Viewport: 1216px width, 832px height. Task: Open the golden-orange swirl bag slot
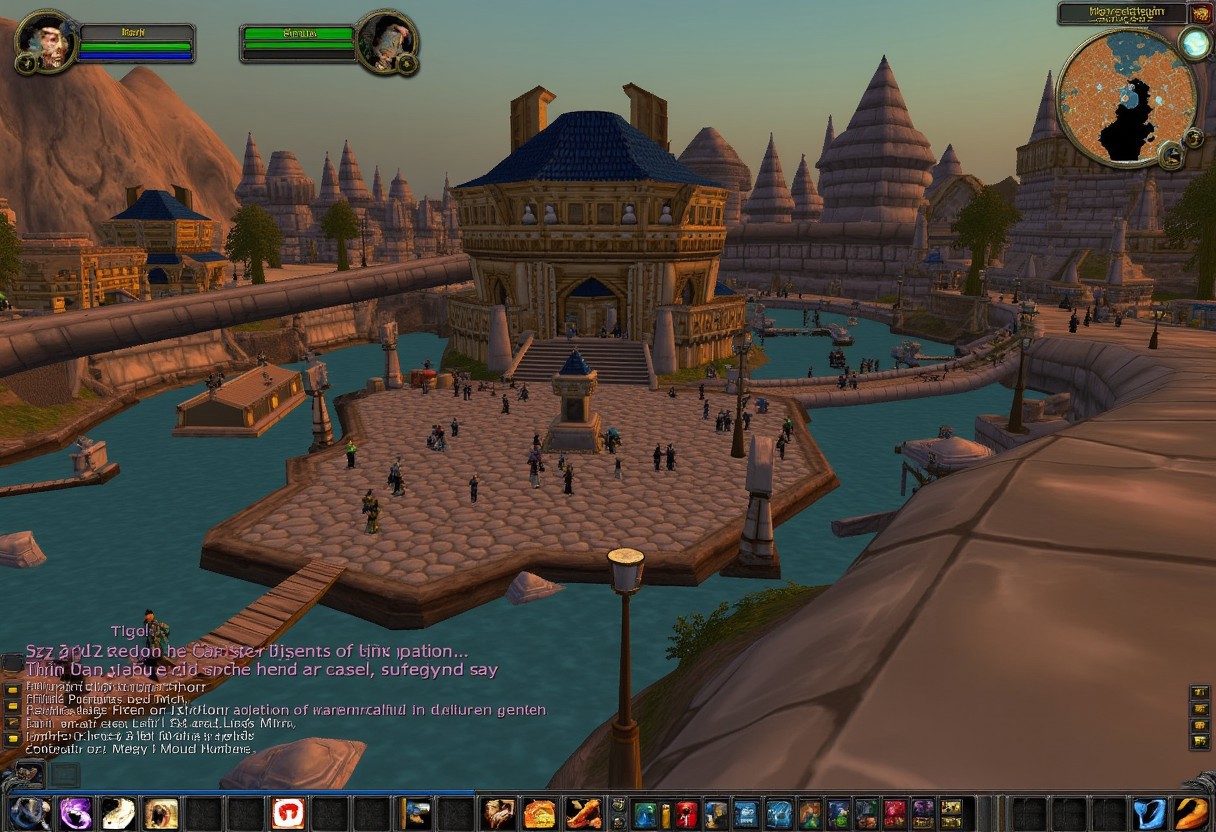click(x=1191, y=813)
